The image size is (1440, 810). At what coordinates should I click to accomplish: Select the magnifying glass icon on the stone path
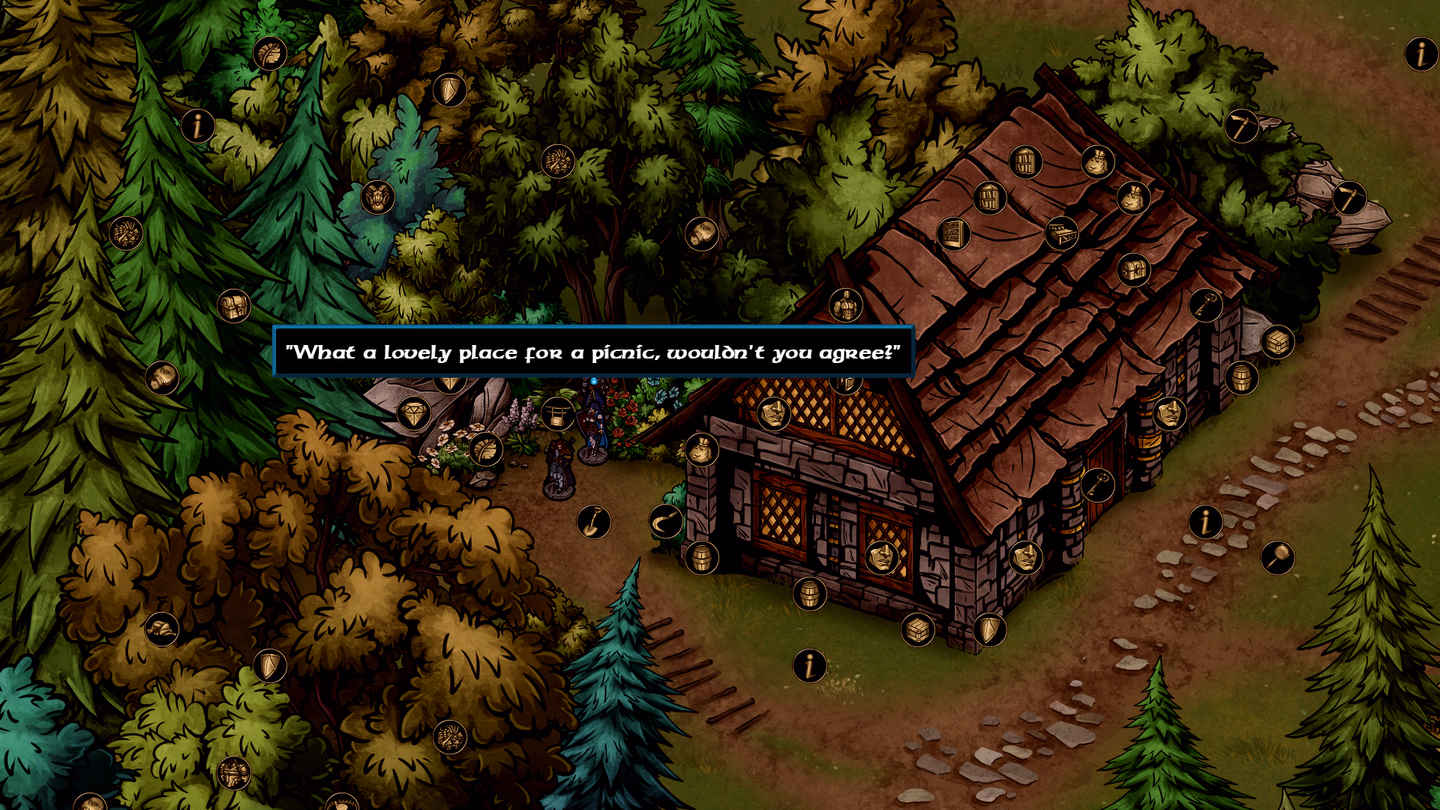tap(1279, 555)
